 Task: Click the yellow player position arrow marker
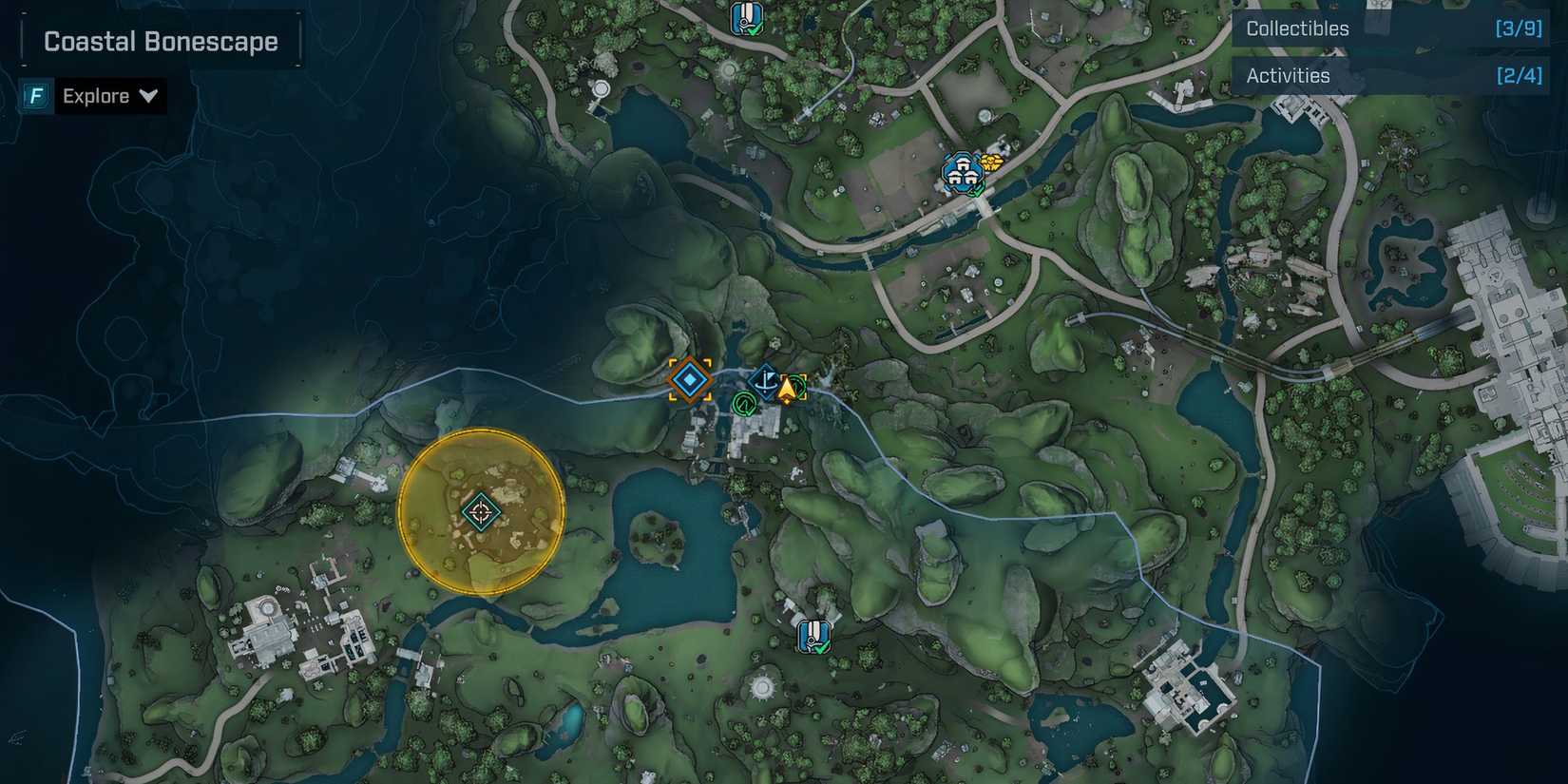[788, 388]
